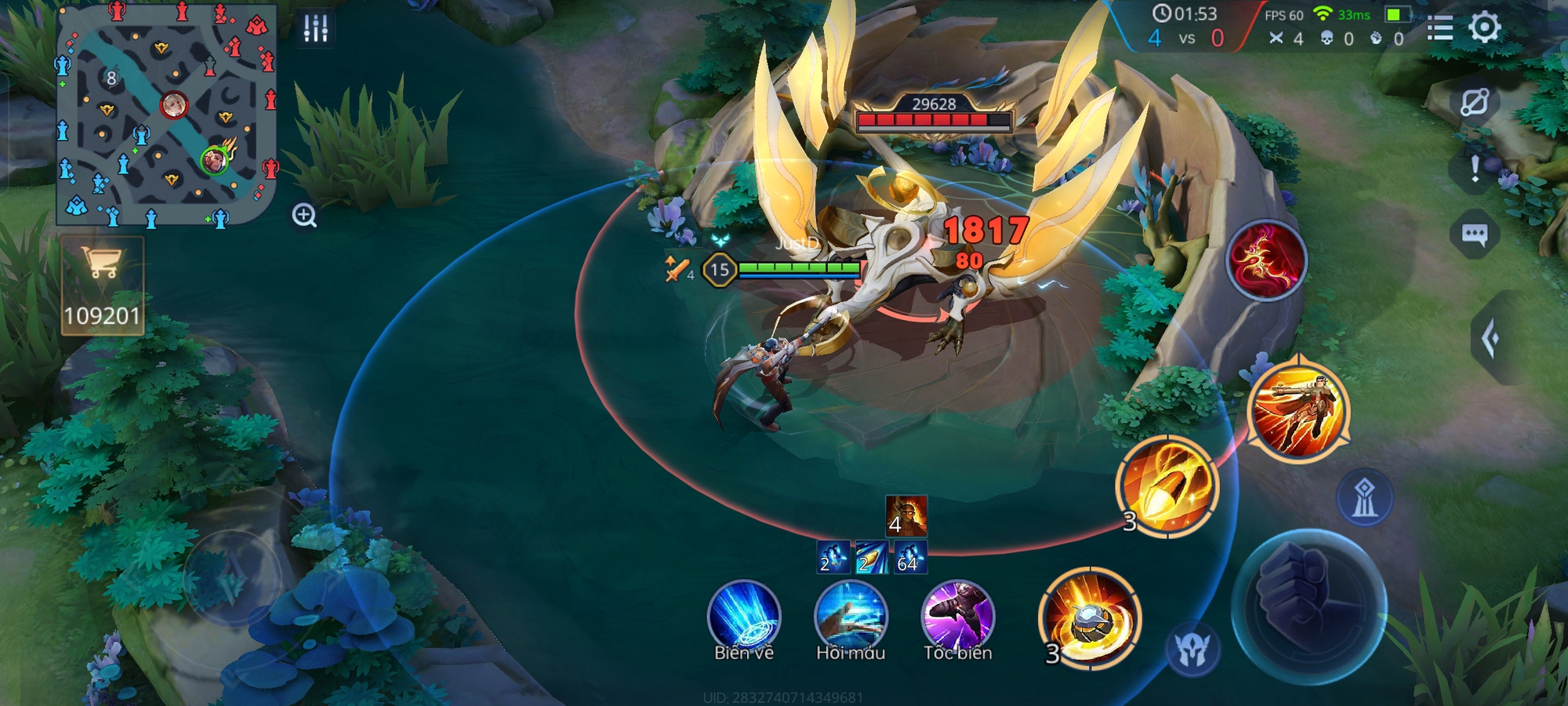Image resolution: width=1568 pixels, height=706 pixels.
Task: Click the minimap magnifier zoom button
Action: (304, 215)
